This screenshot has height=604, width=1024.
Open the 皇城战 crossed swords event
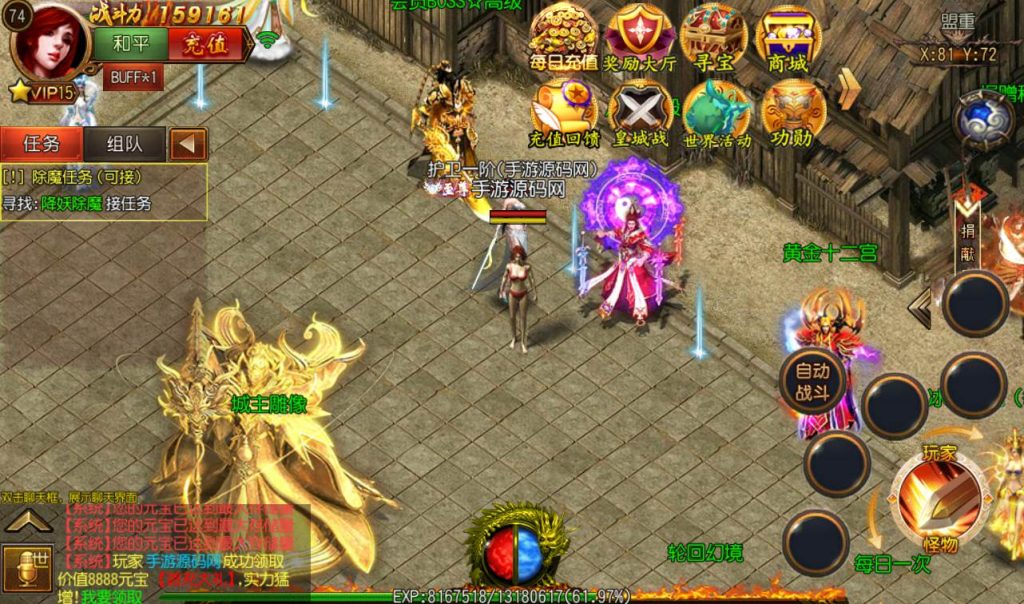click(x=640, y=112)
